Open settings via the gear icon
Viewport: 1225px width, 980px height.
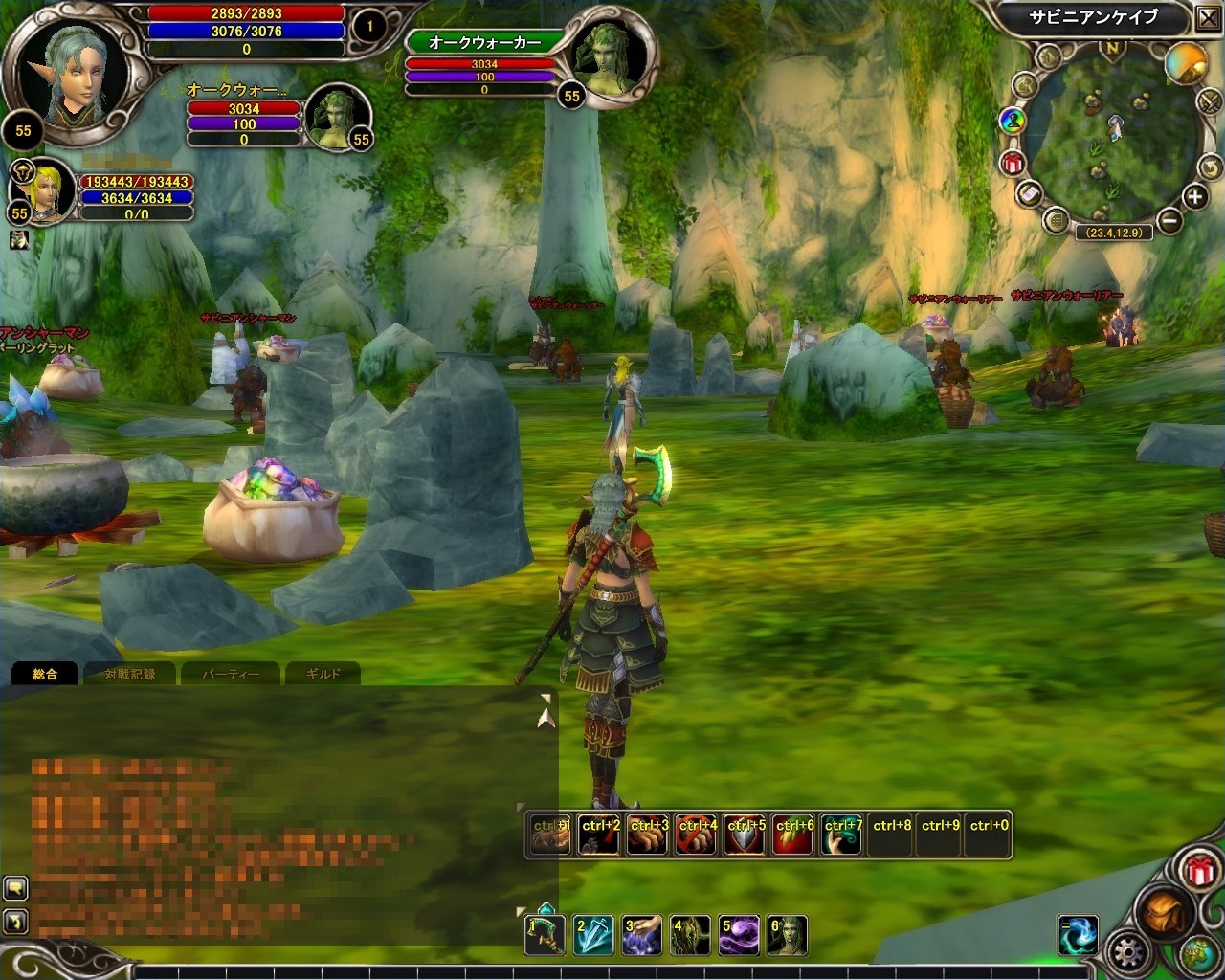(1126, 953)
